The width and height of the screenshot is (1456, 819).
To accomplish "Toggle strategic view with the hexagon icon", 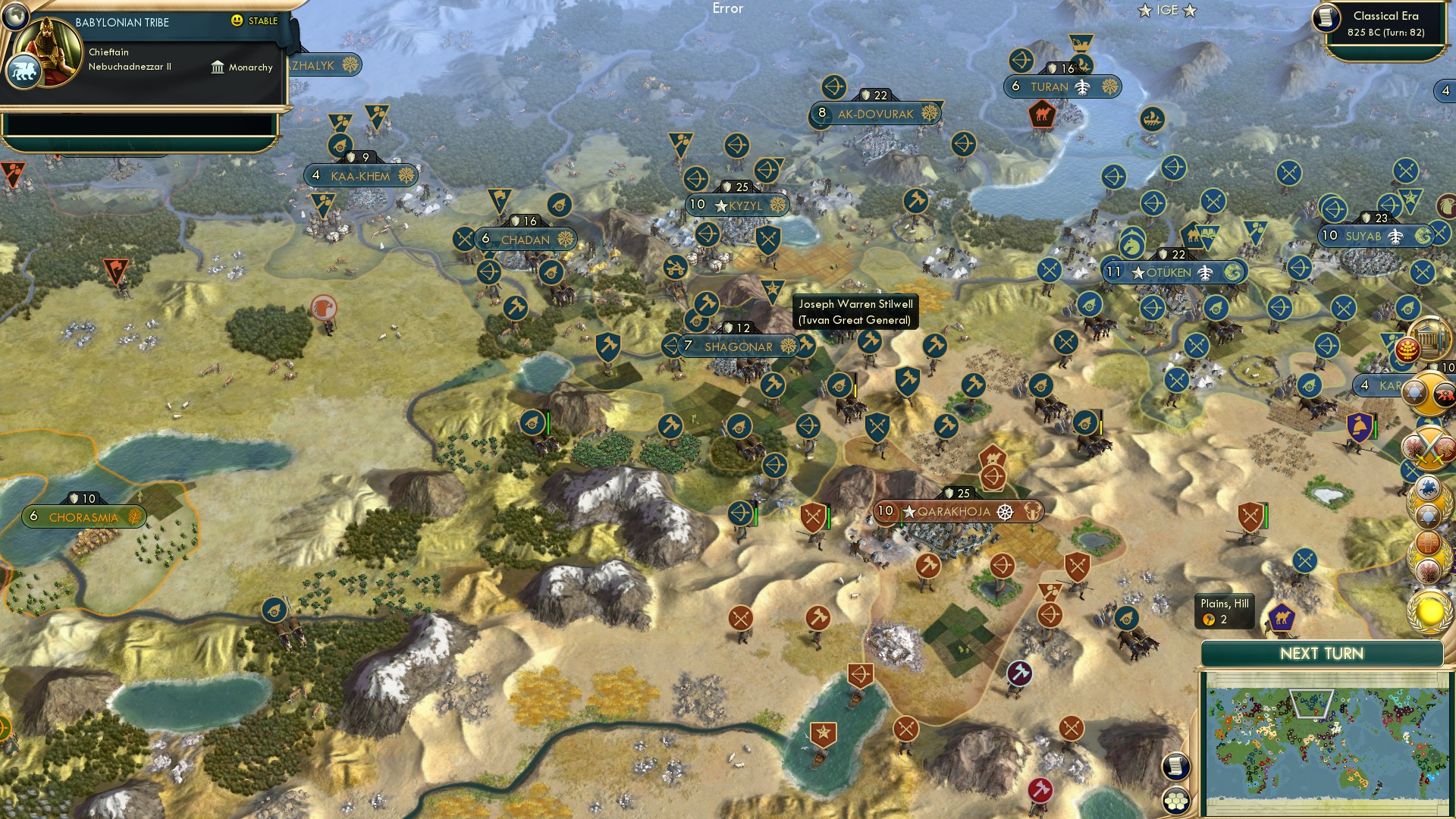I will click(1176, 801).
